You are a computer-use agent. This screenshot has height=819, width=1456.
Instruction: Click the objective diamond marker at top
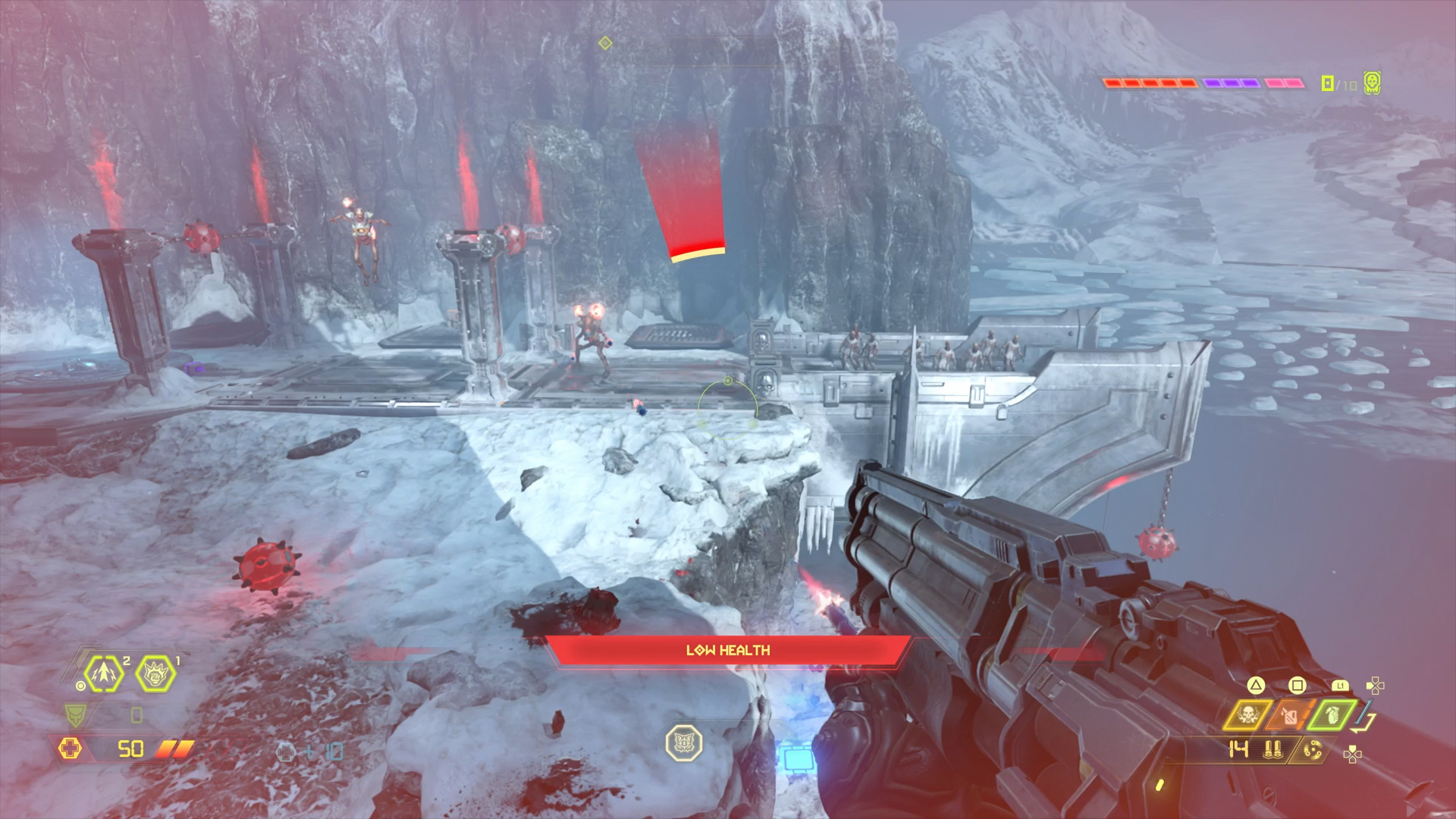click(605, 43)
